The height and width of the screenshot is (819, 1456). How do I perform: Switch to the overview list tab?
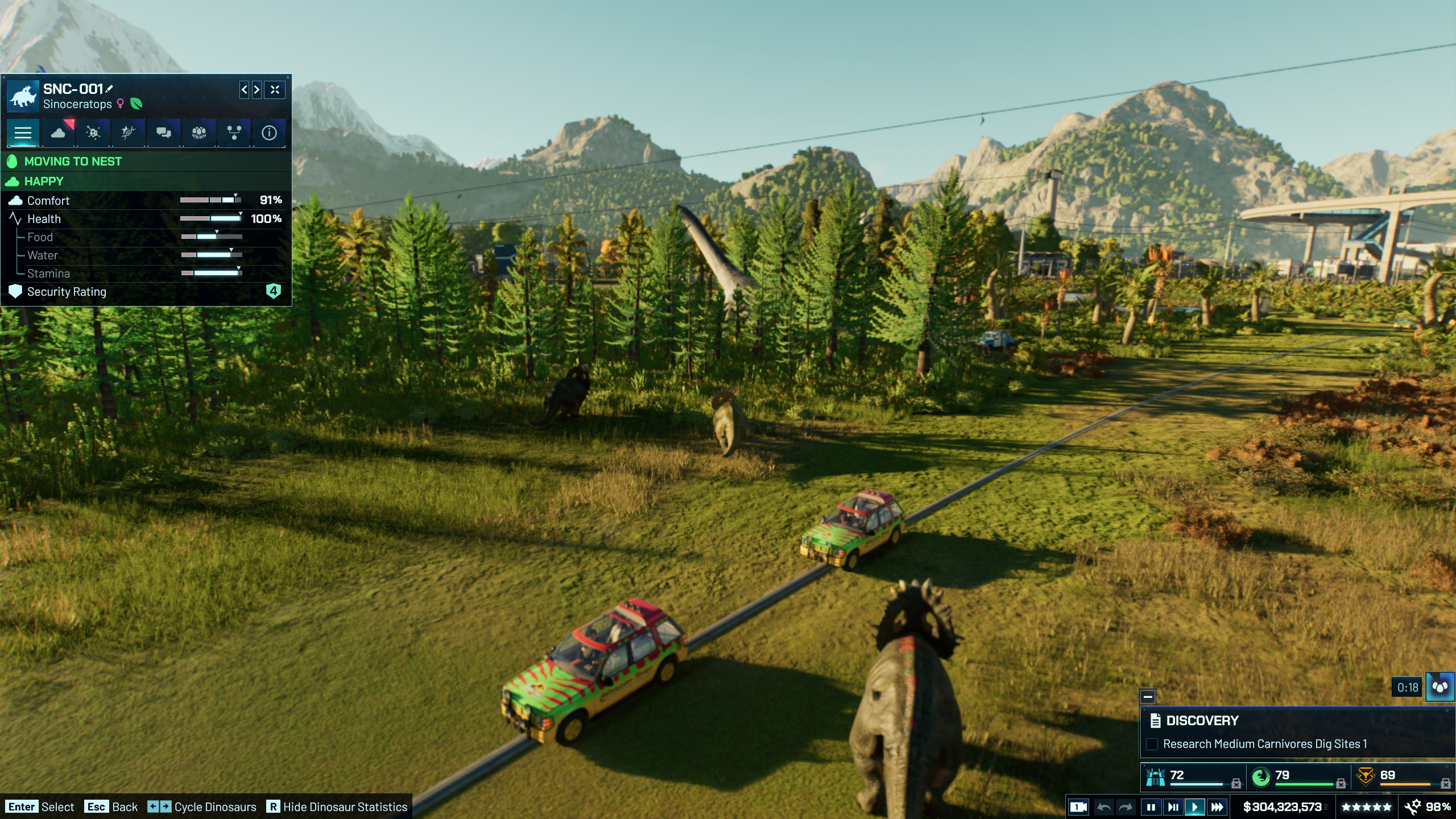[x=23, y=133]
